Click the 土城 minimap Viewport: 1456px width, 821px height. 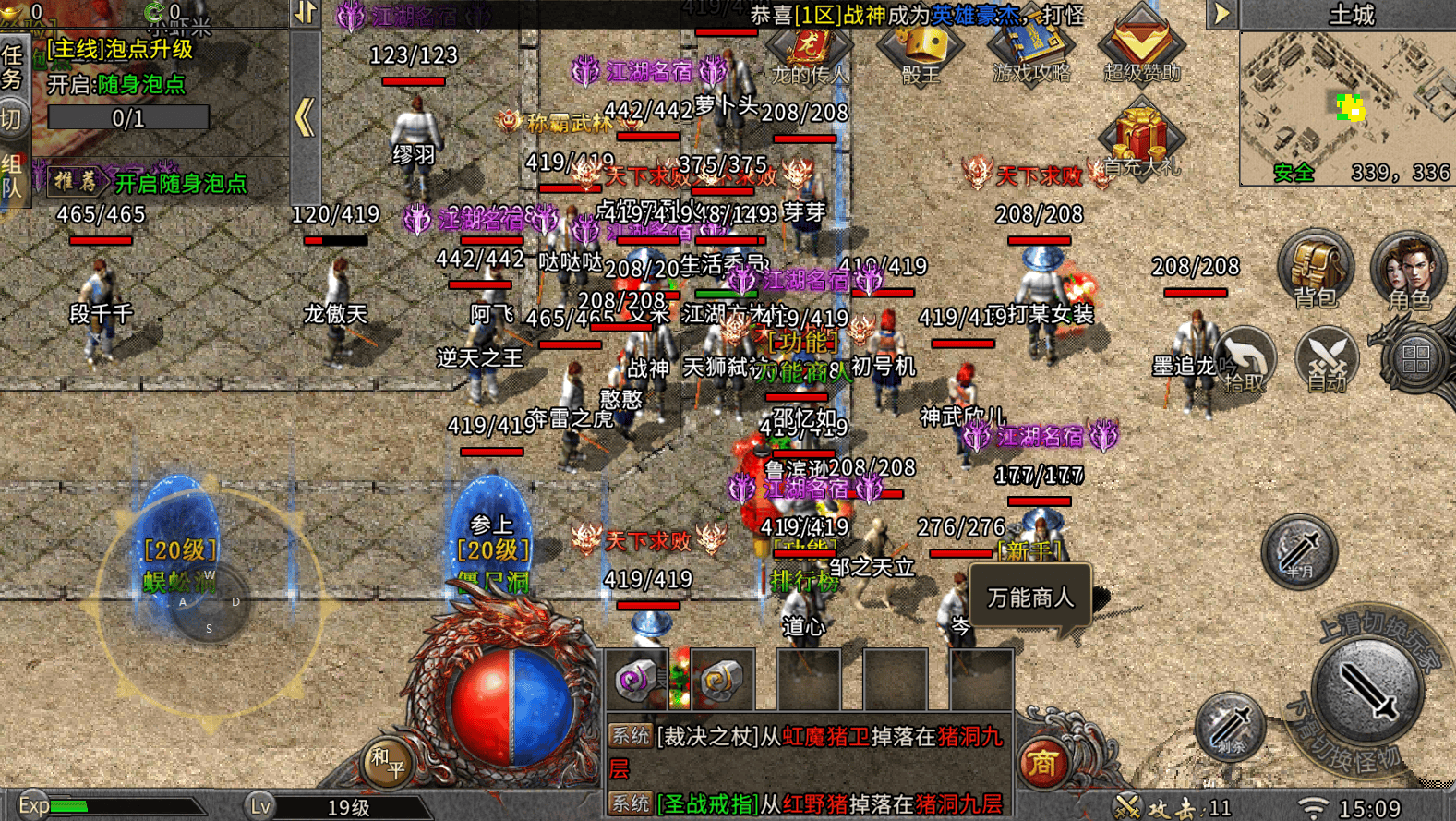1346,108
